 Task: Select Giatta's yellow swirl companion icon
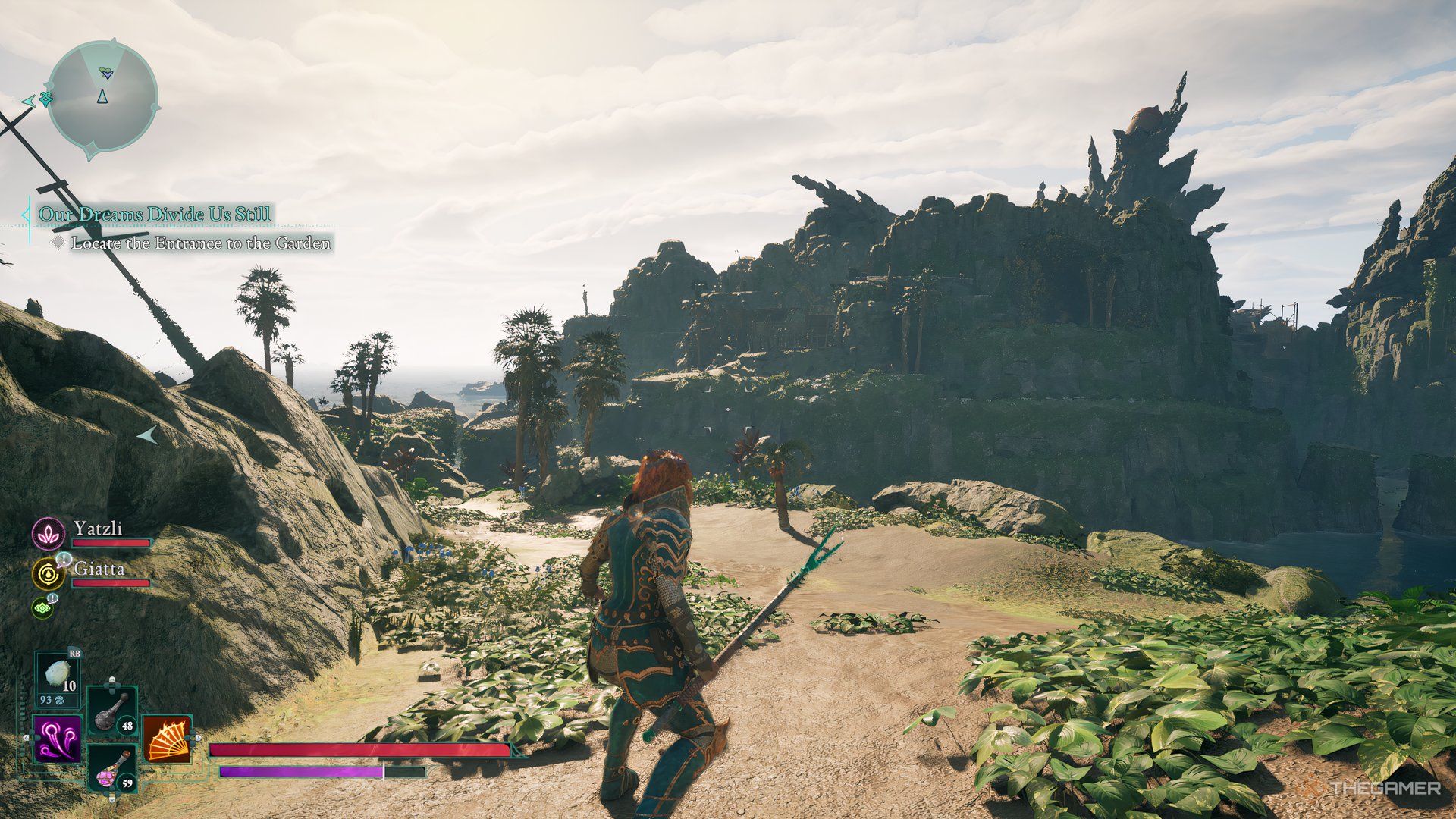tap(49, 574)
